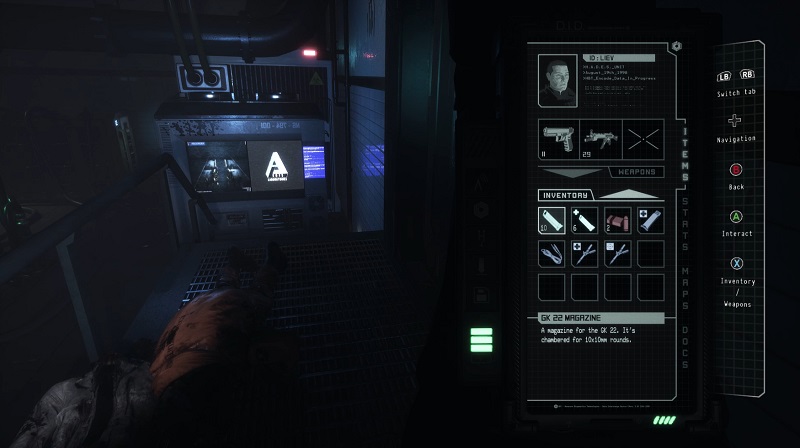The image size is (800, 448).
Task: Open the gear settings icon above the panel
Action: pos(677,46)
